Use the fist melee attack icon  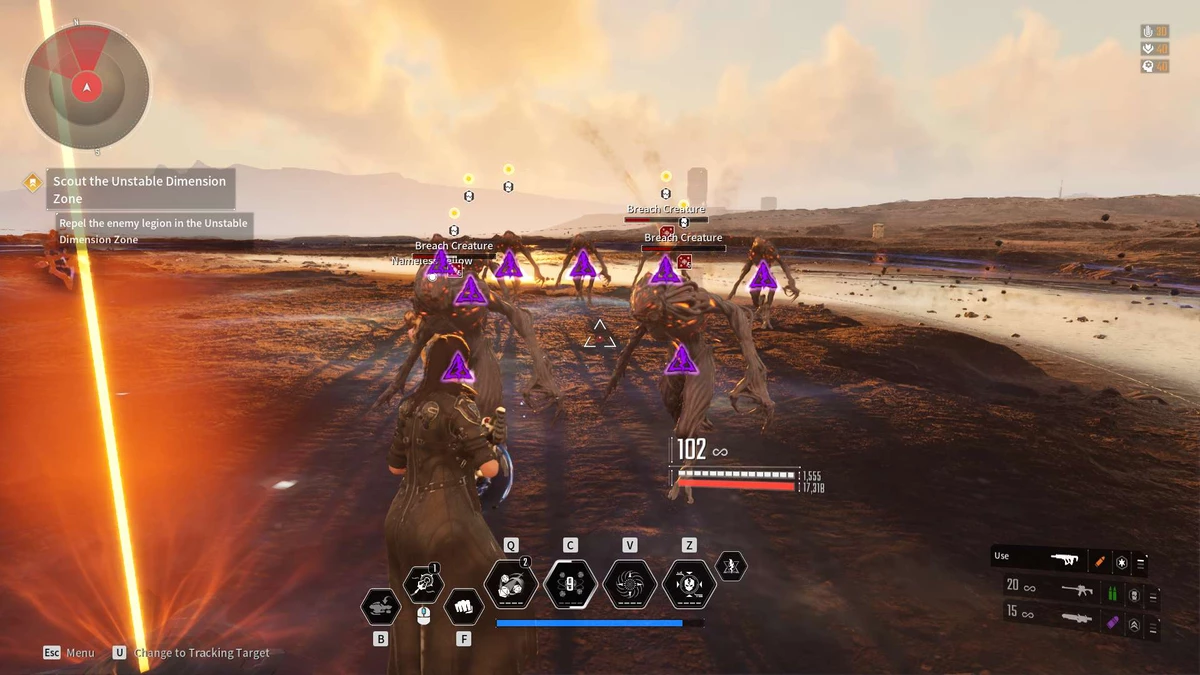coord(463,605)
